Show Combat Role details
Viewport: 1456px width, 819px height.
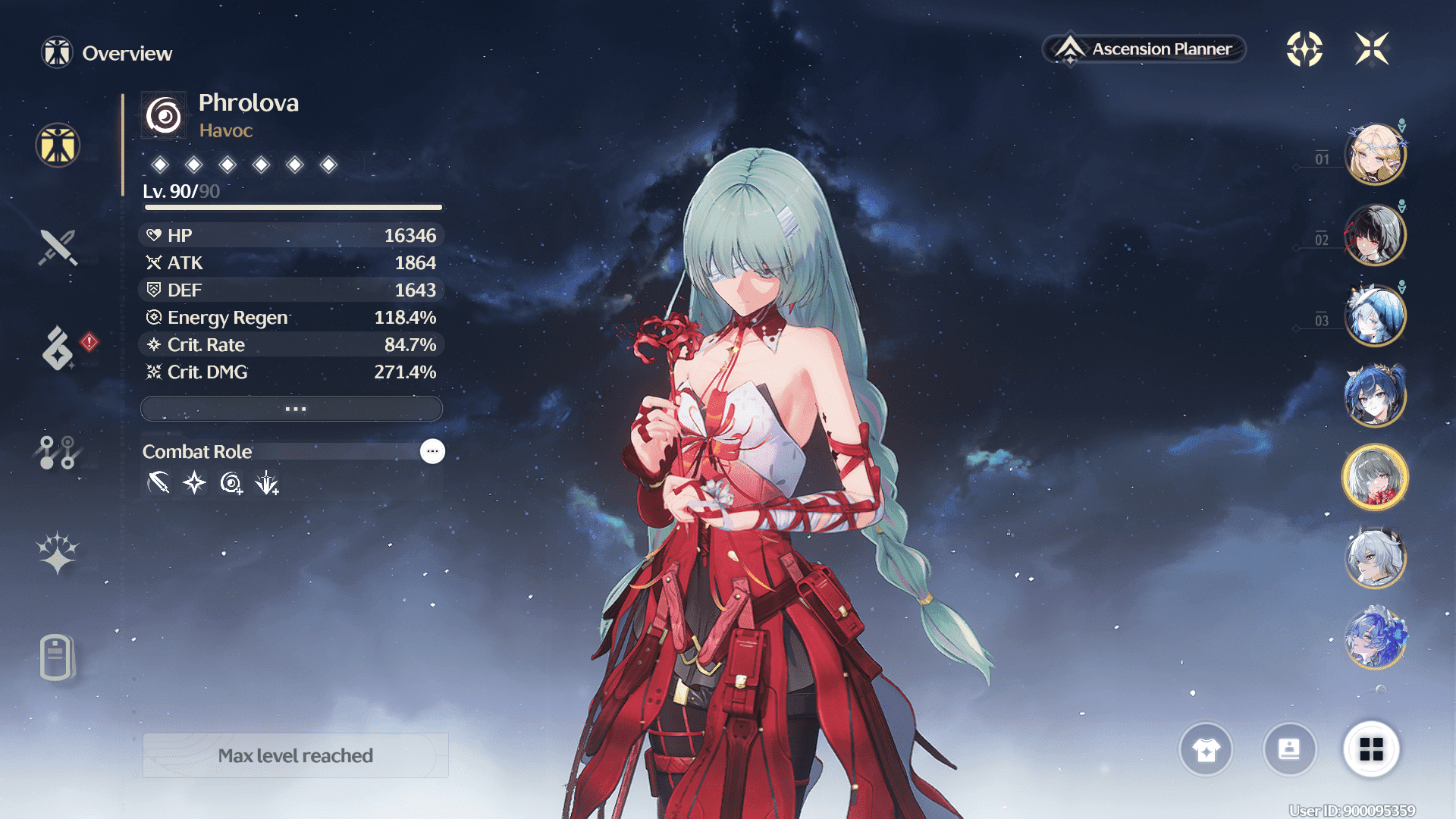(x=432, y=451)
